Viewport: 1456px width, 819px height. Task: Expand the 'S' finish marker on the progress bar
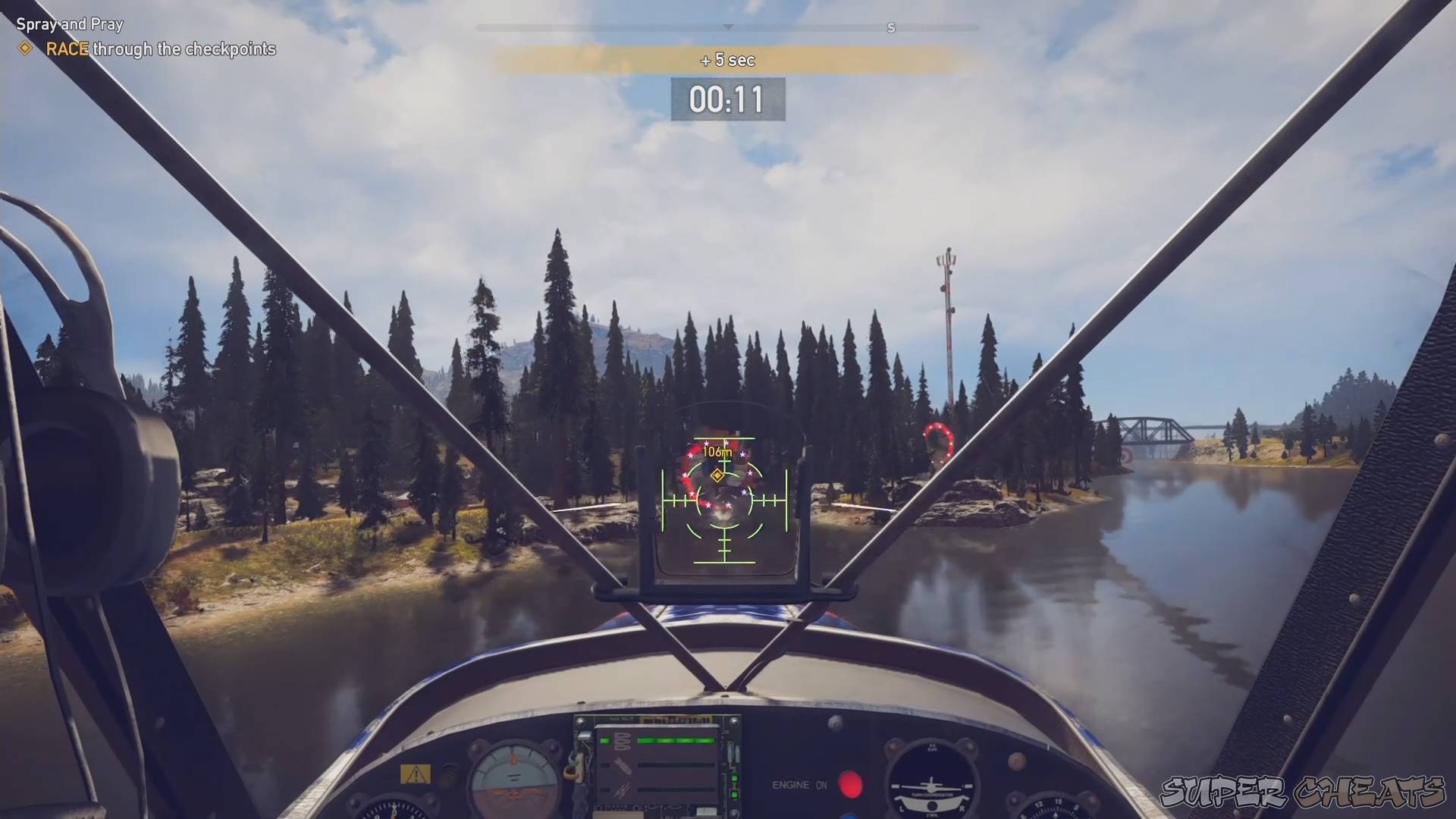(891, 28)
